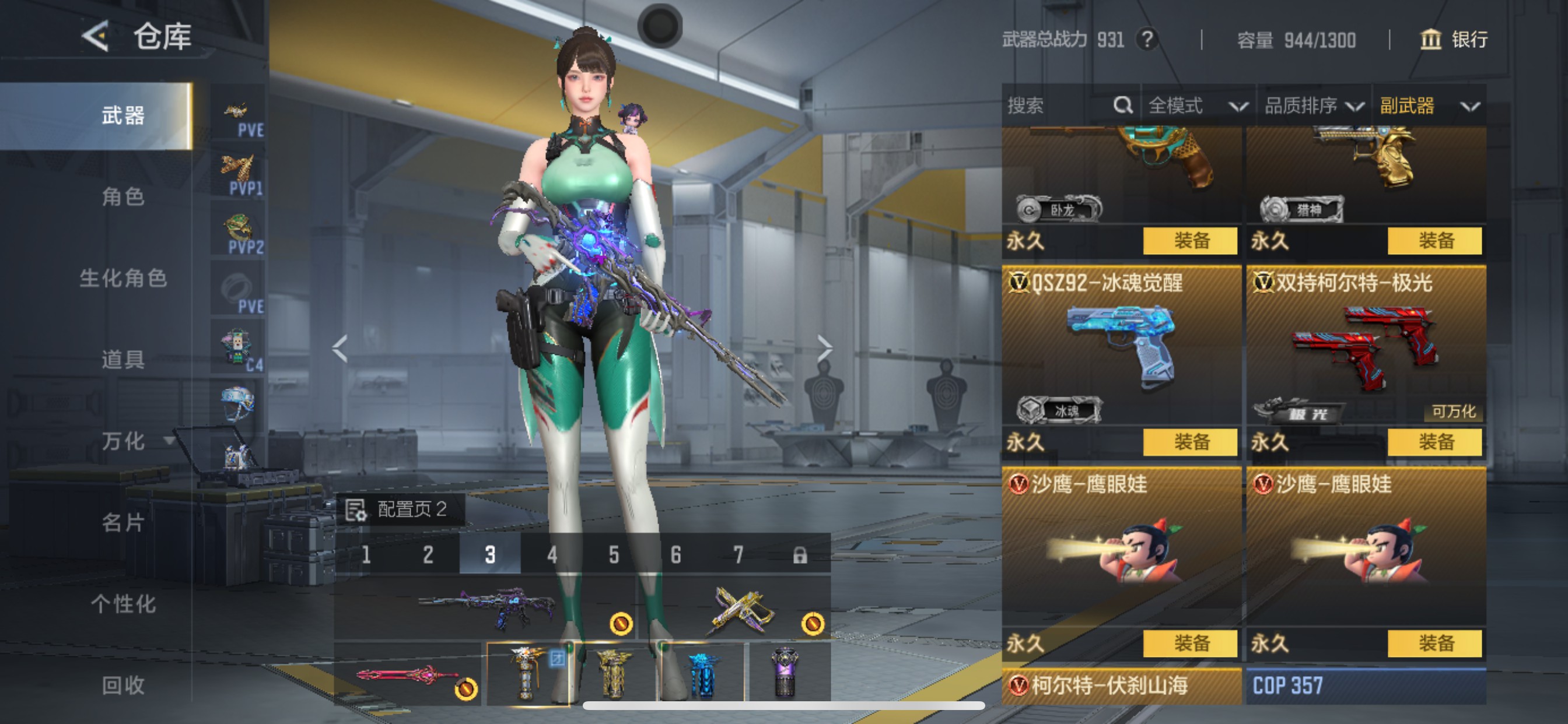
Task: Select the PVP2 ring loadout slot
Action: (x=239, y=231)
